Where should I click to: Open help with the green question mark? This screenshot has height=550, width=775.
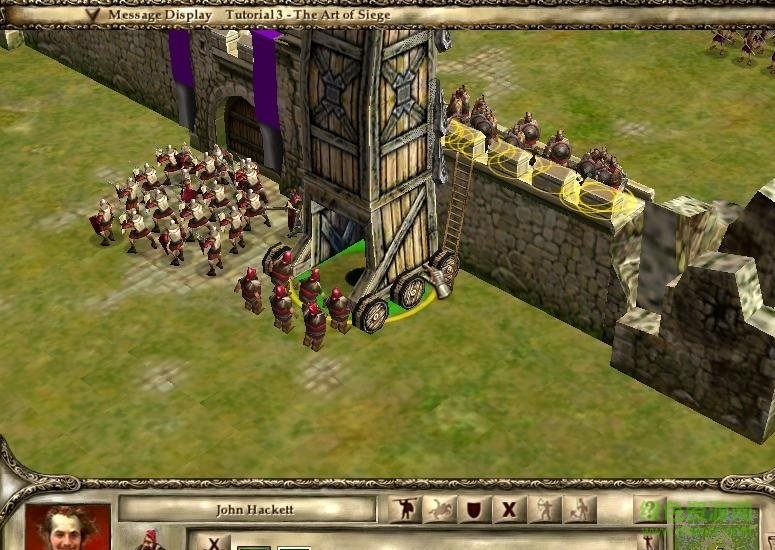[650, 509]
